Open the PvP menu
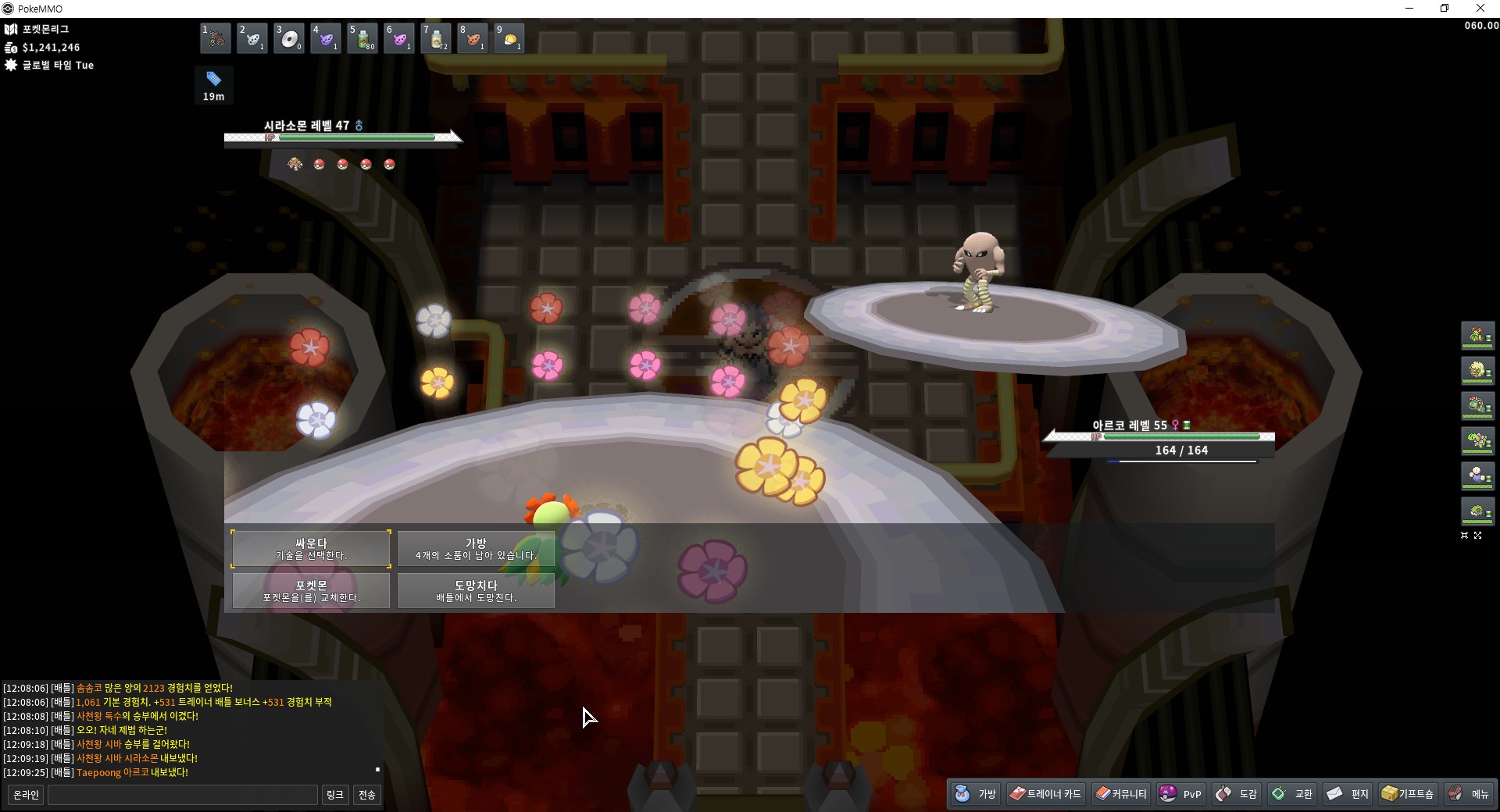 point(1180,794)
